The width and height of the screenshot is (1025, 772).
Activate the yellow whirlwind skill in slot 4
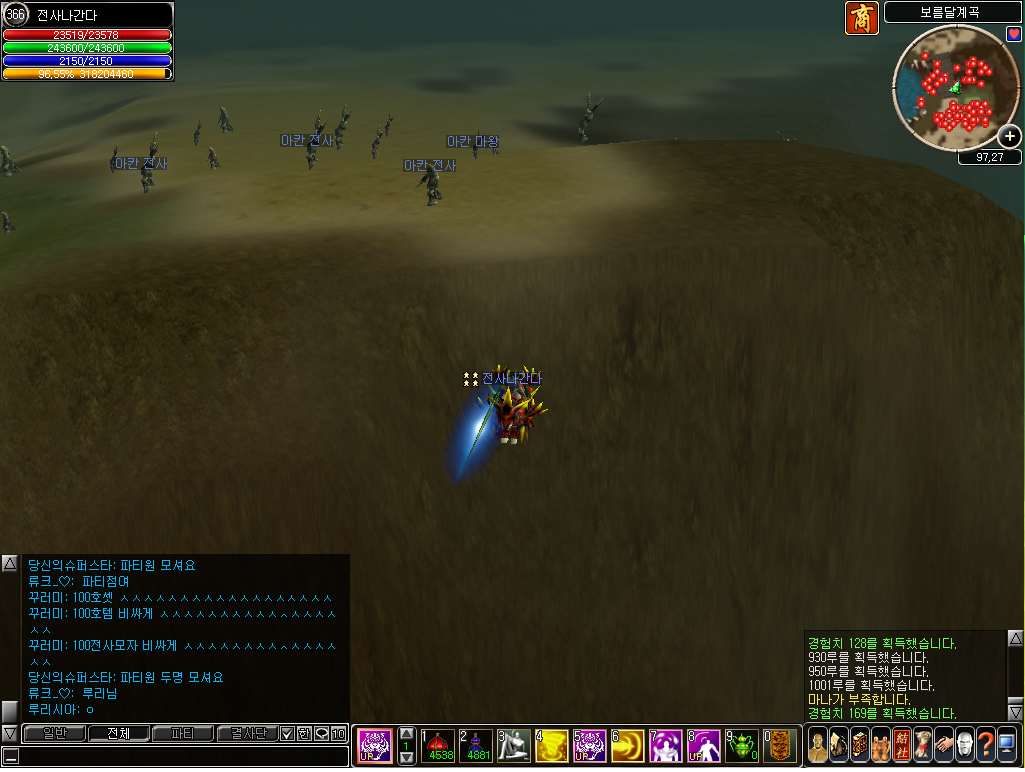point(552,745)
